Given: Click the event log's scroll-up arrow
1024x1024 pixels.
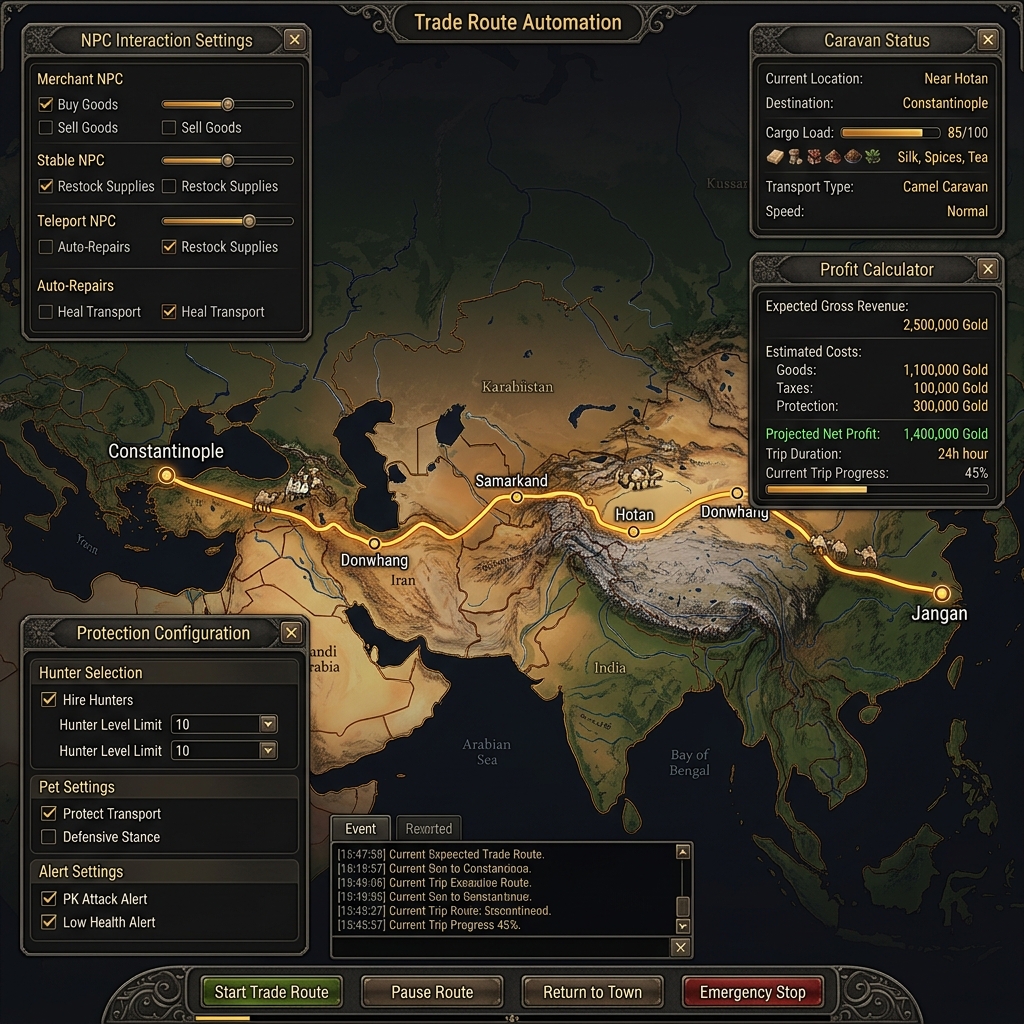Looking at the screenshot, I should click(x=683, y=853).
